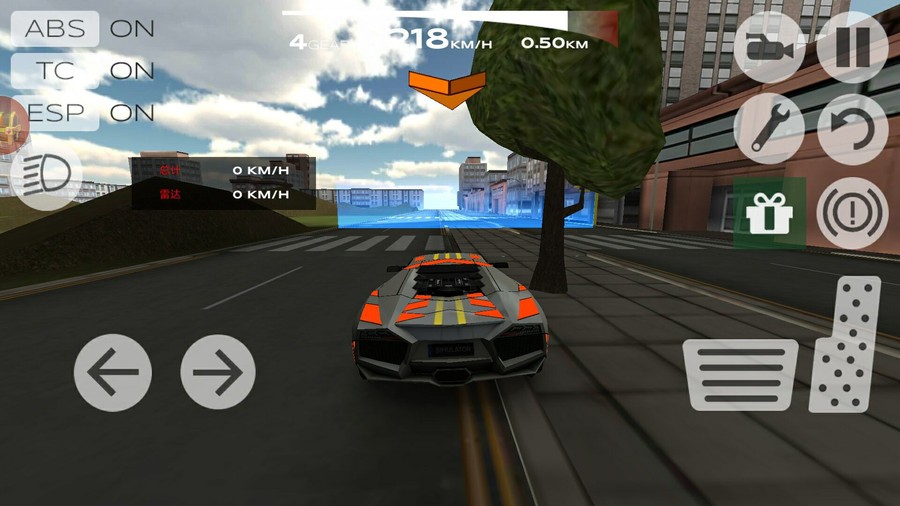900x506 pixels.
Task: Tap the brake pedal
Action: (740, 374)
